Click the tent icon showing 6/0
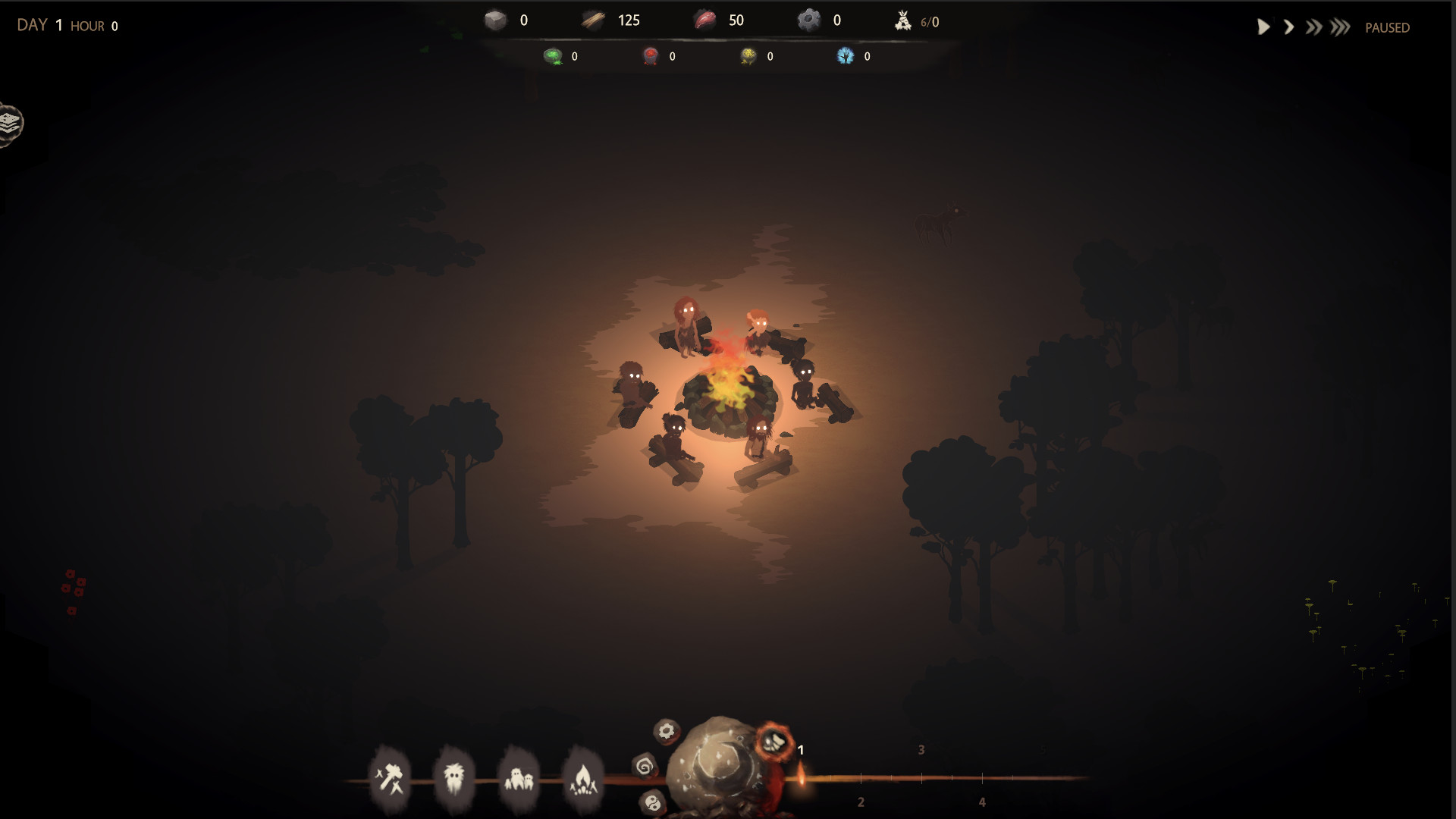The height and width of the screenshot is (819, 1456). tap(904, 22)
